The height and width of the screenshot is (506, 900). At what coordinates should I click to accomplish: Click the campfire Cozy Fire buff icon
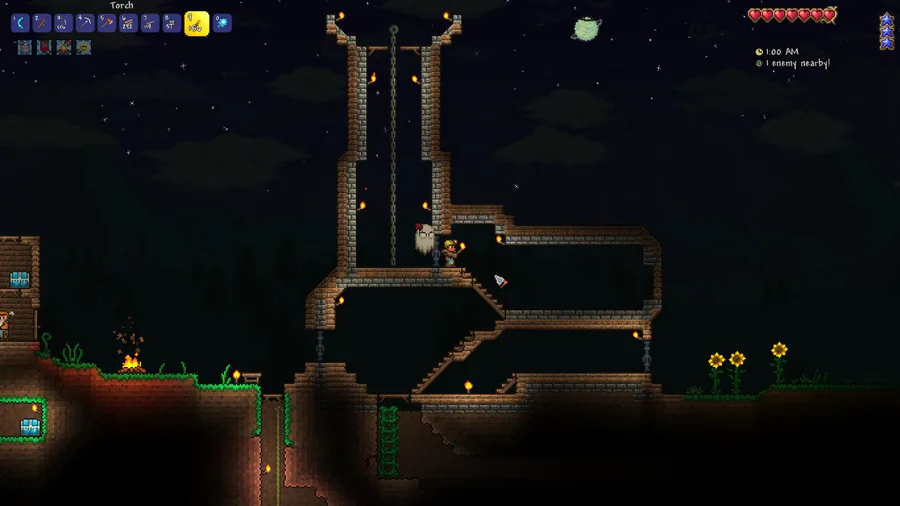point(63,47)
